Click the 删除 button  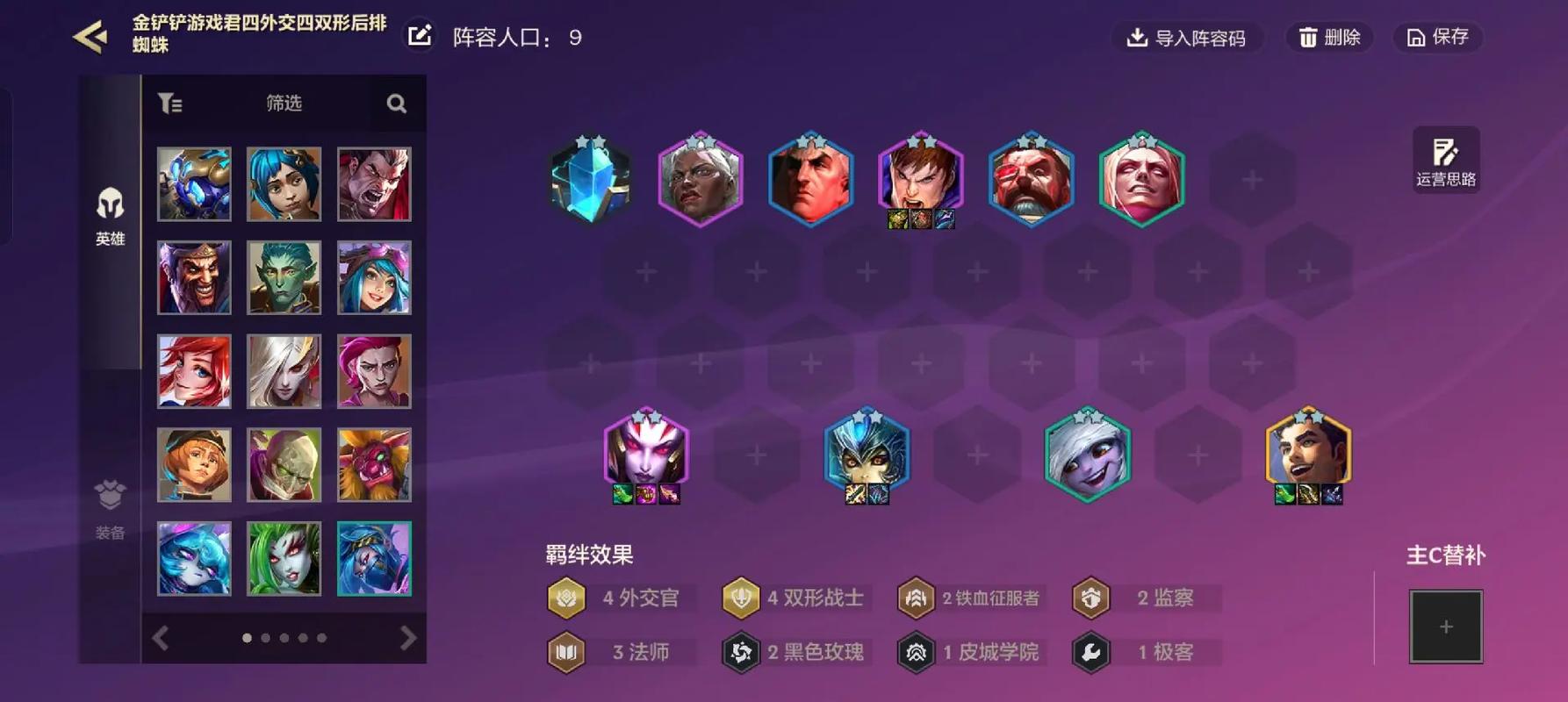[1328, 38]
